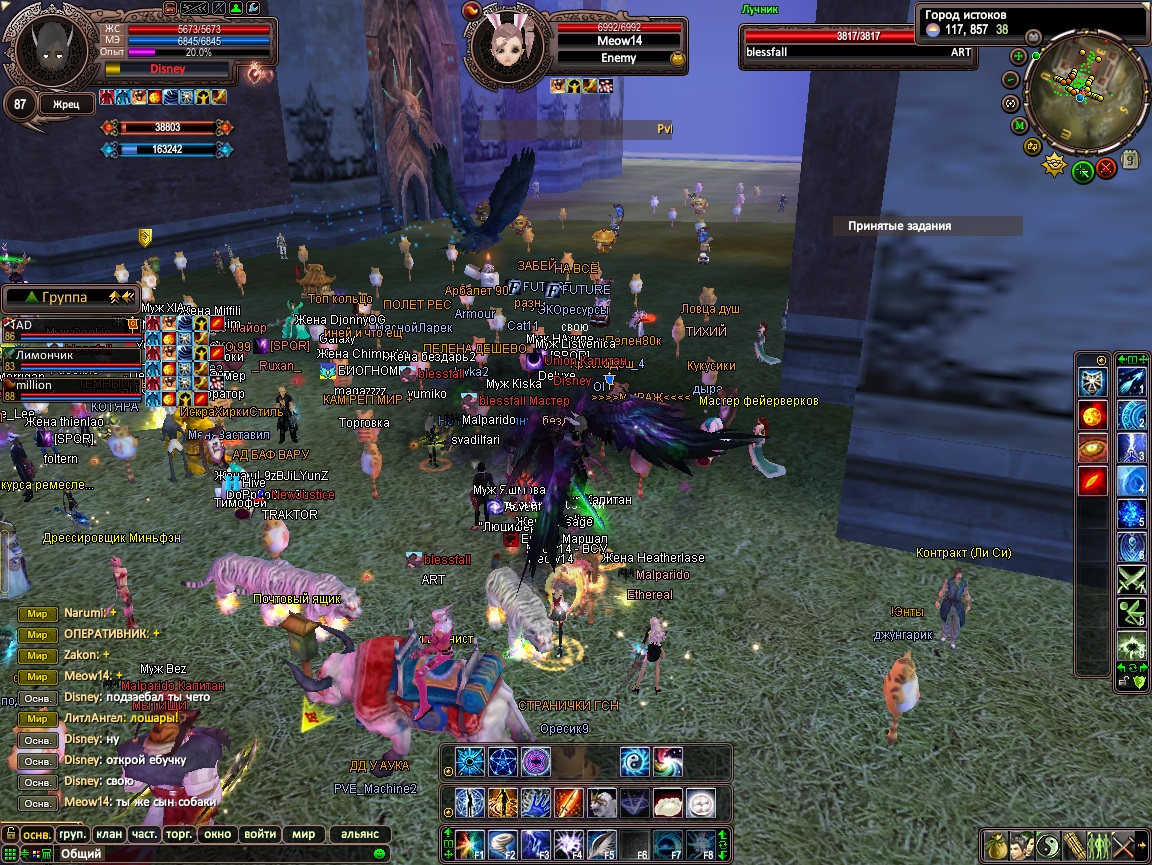Select party member Лимончик
1152x865 pixels.
70,355
